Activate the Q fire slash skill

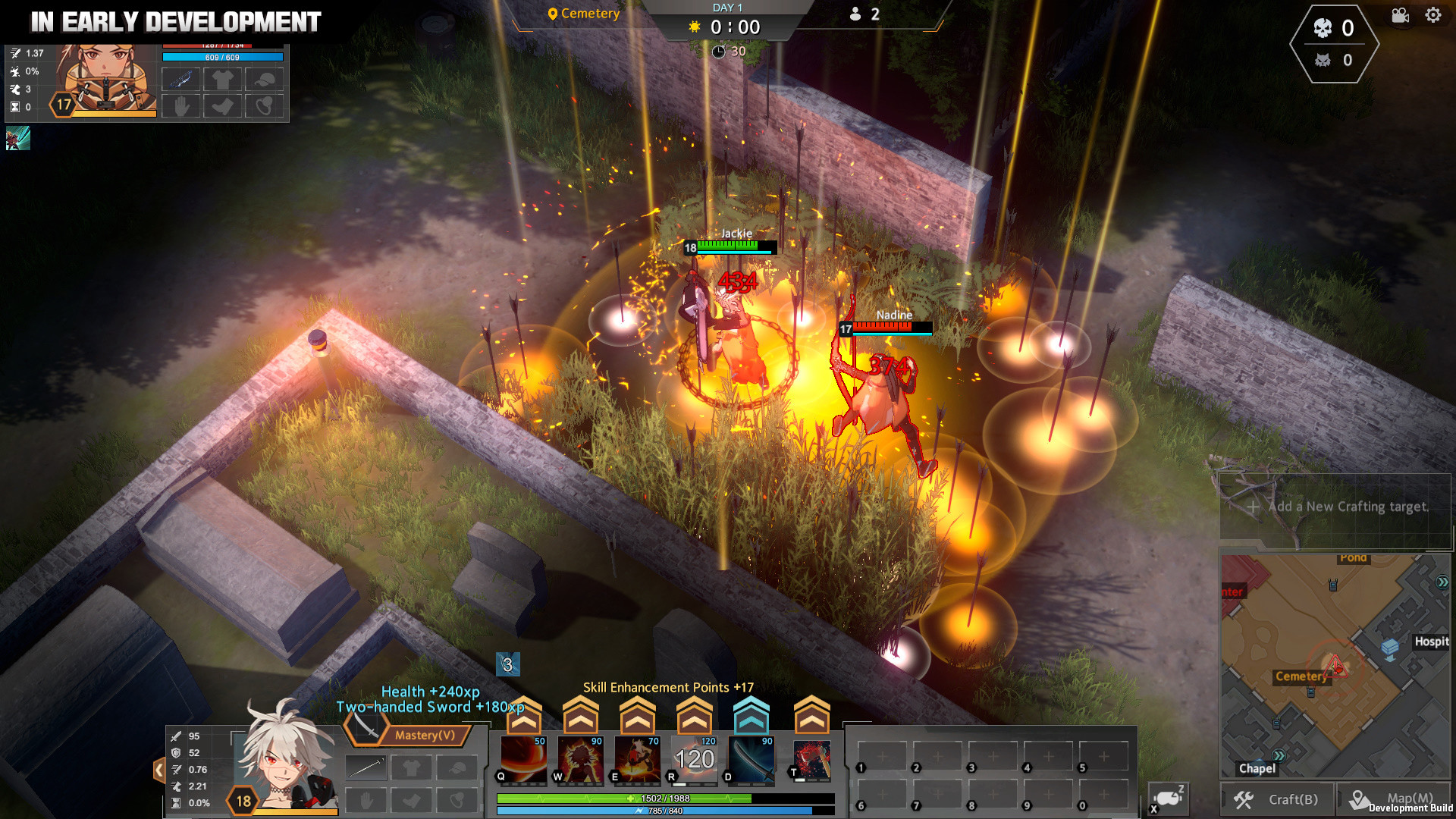tap(523, 759)
